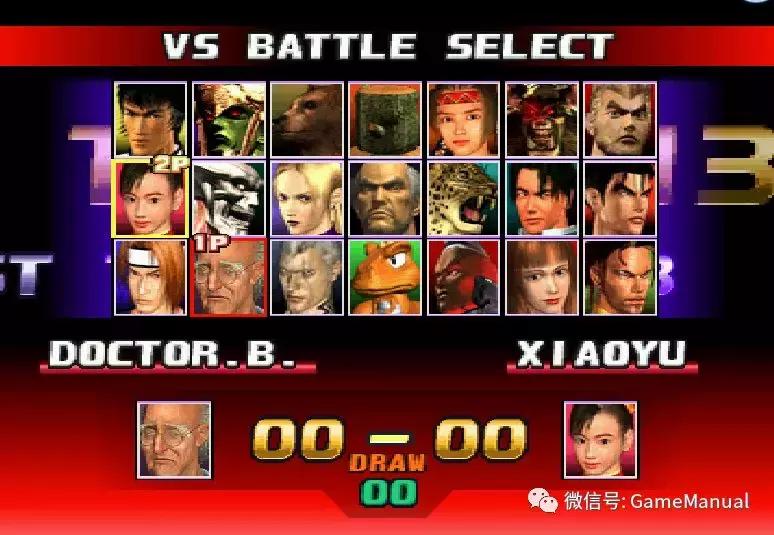Select Hwoarang with orange hair and headband

coord(150,276)
